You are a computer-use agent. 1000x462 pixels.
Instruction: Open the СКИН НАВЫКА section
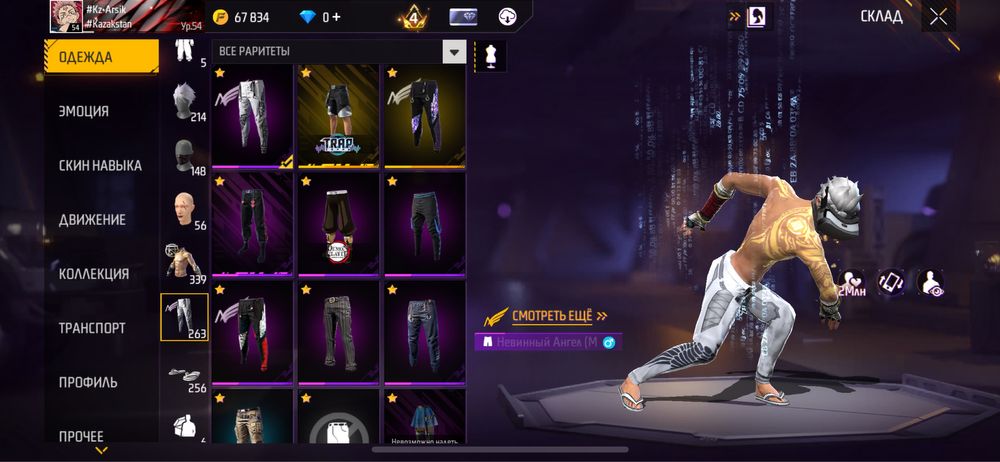coord(101,166)
